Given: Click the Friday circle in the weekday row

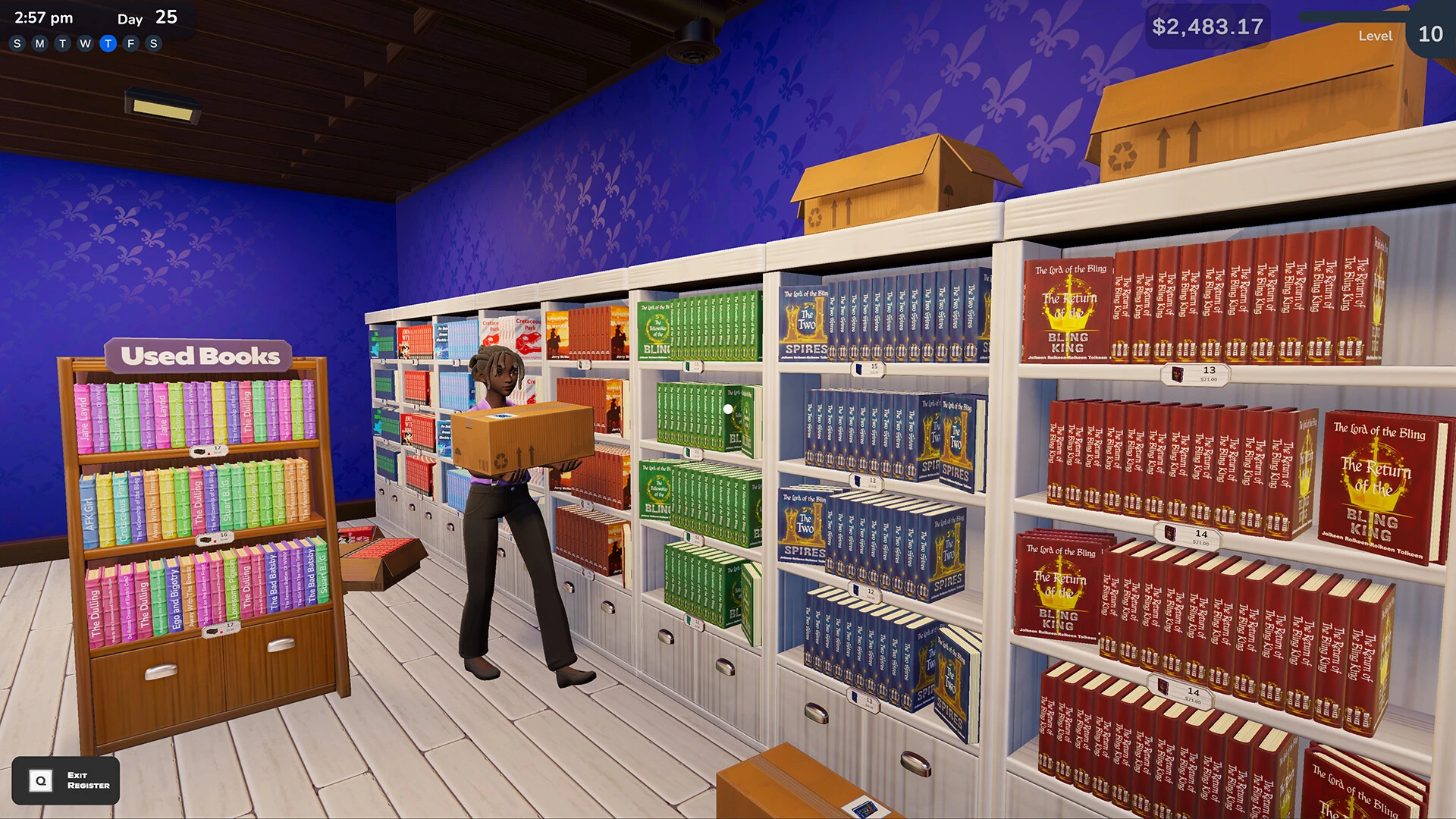Looking at the screenshot, I should pyautogui.click(x=130, y=43).
